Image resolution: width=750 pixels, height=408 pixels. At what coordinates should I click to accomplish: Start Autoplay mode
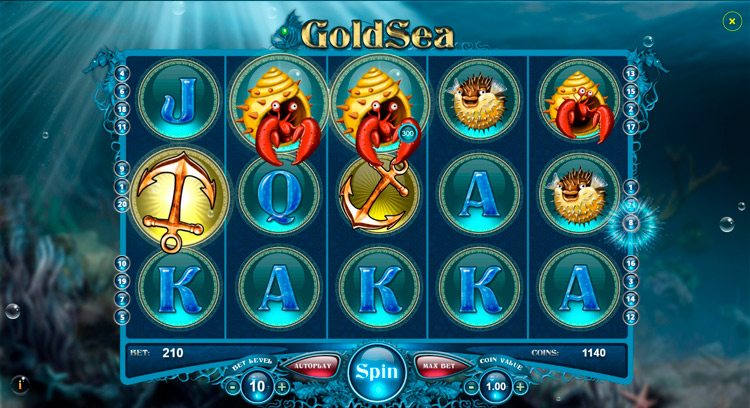pos(312,366)
